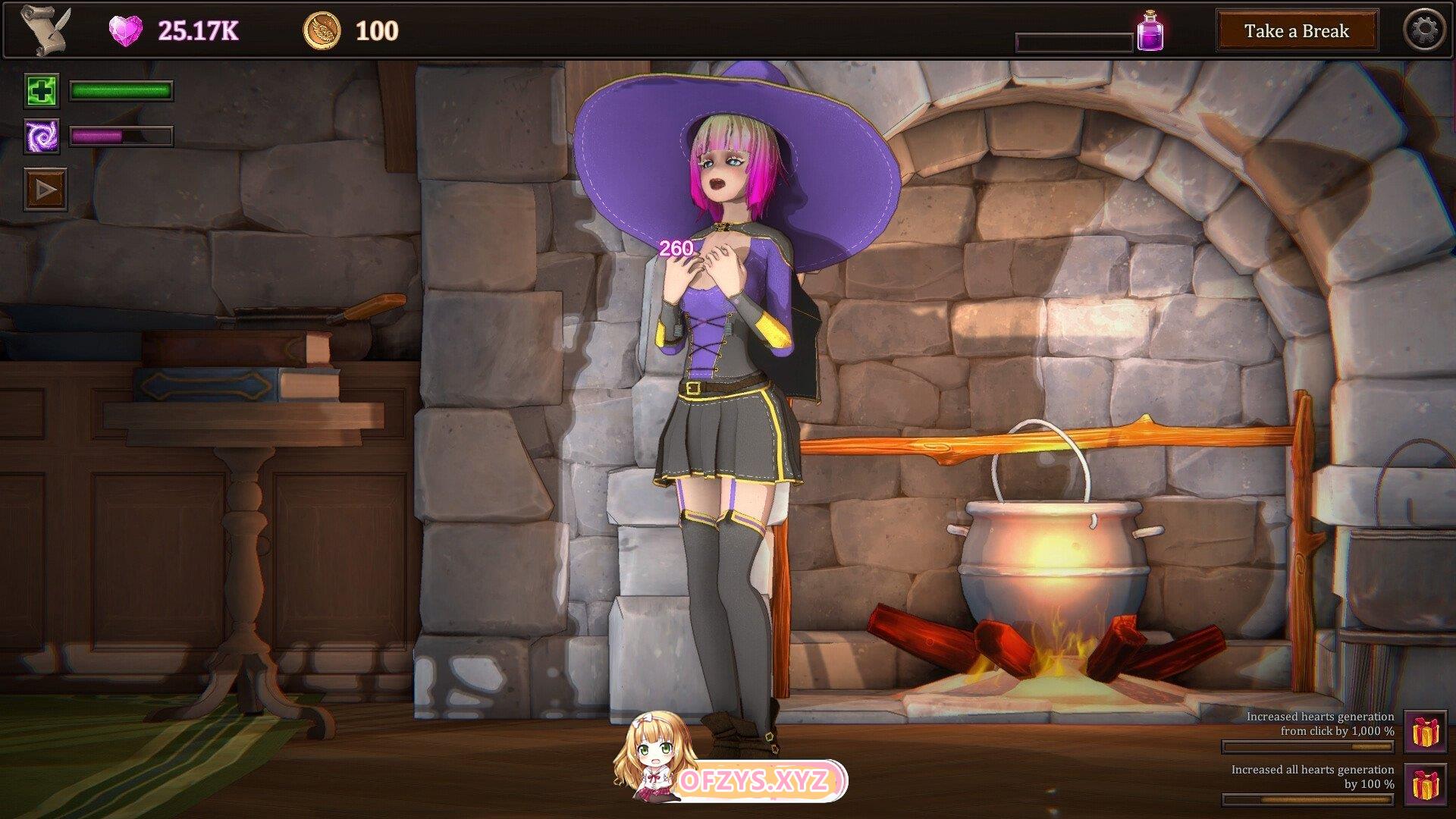Open the gear settings menu
The width and height of the screenshot is (1456, 819).
coord(1424,30)
